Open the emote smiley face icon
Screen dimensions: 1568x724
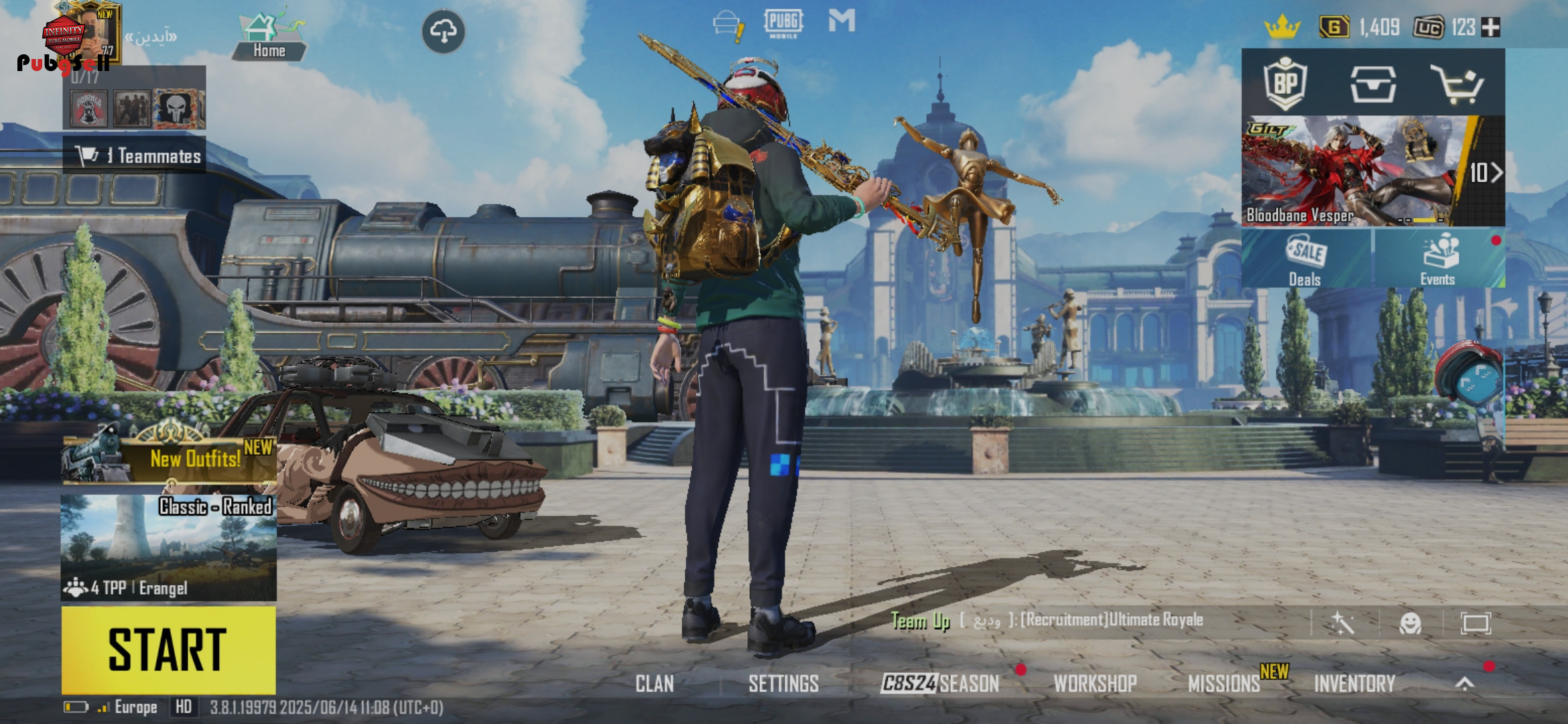click(x=1411, y=623)
